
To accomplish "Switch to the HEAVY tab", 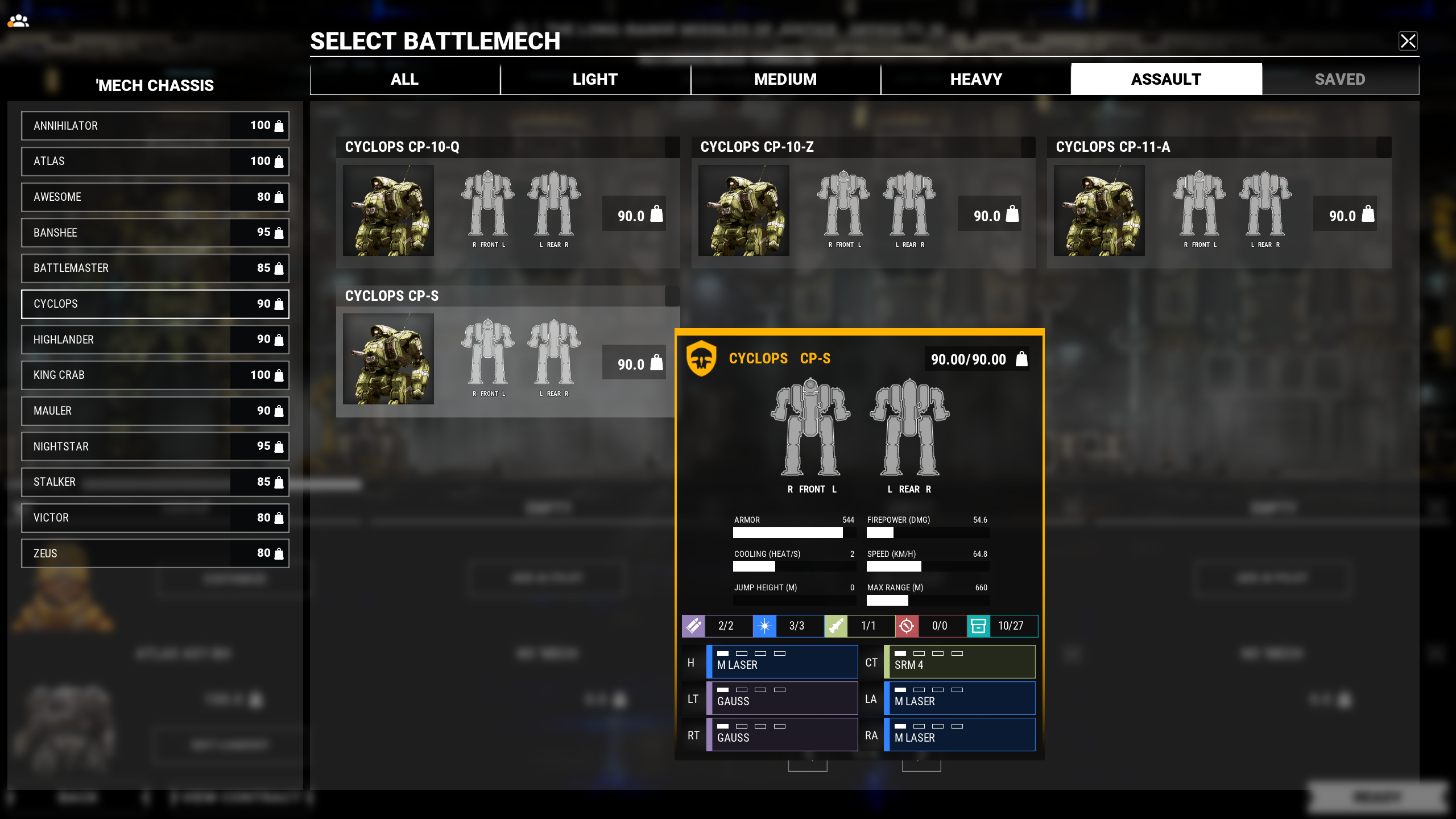I will (x=975, y=79).
